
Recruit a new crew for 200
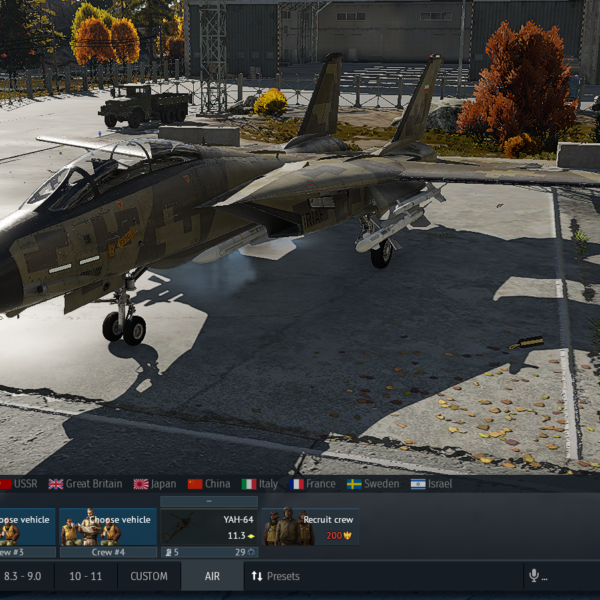point(310,527)
